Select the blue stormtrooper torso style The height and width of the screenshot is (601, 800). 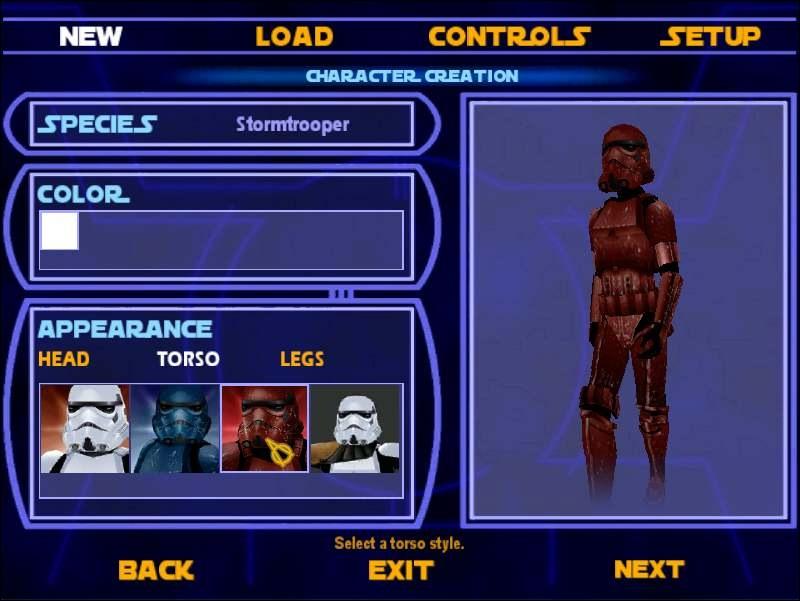point(175,428)
